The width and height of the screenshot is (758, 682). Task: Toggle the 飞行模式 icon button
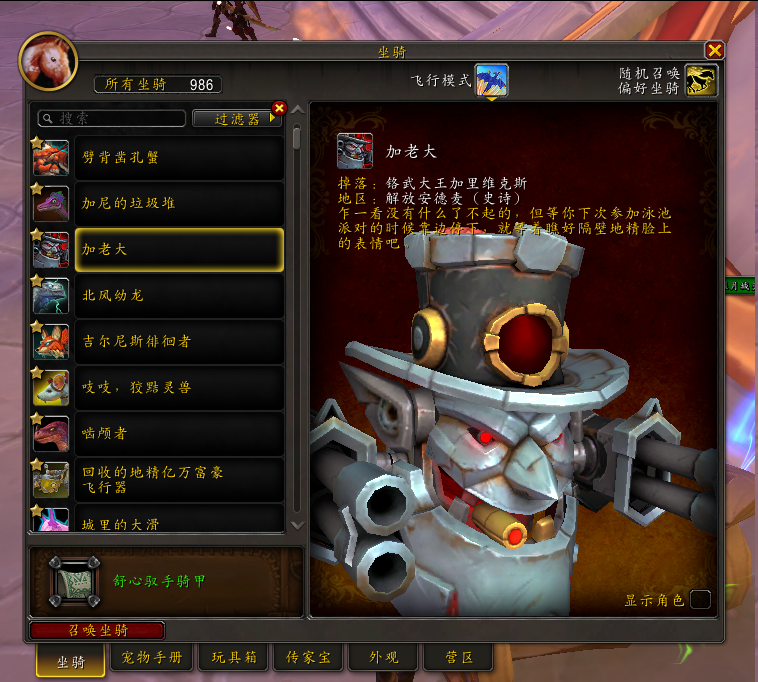coord(491,80)
